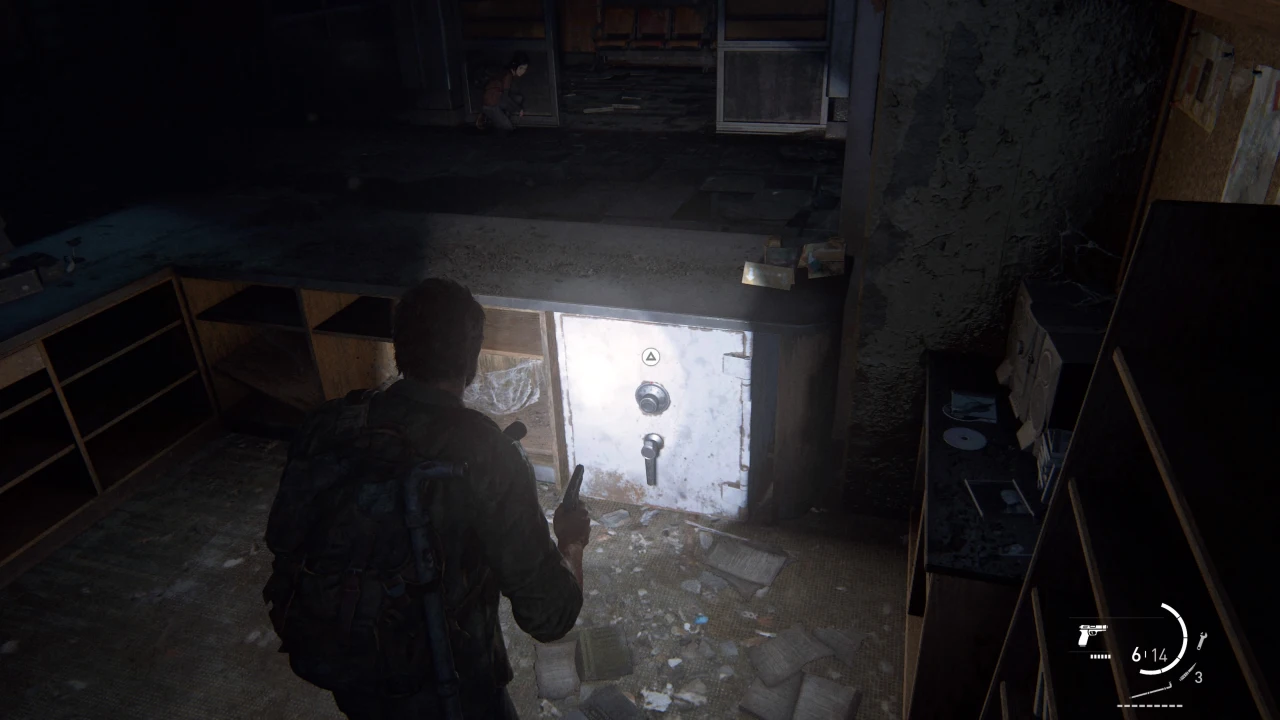Click the ammo count reading 6|14
The width and height of the screenshot is (1280, 720).
click(1150, 654)
